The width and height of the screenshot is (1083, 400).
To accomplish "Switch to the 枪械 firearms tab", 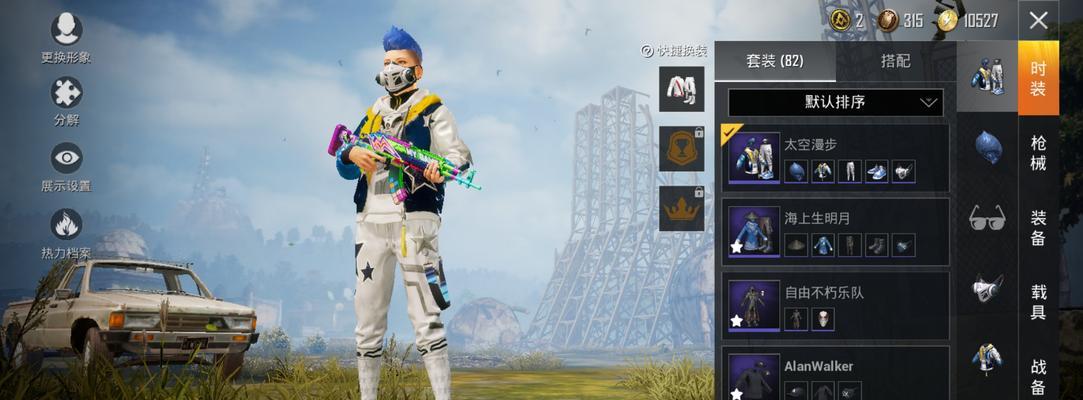I will tap(1039, 153).
